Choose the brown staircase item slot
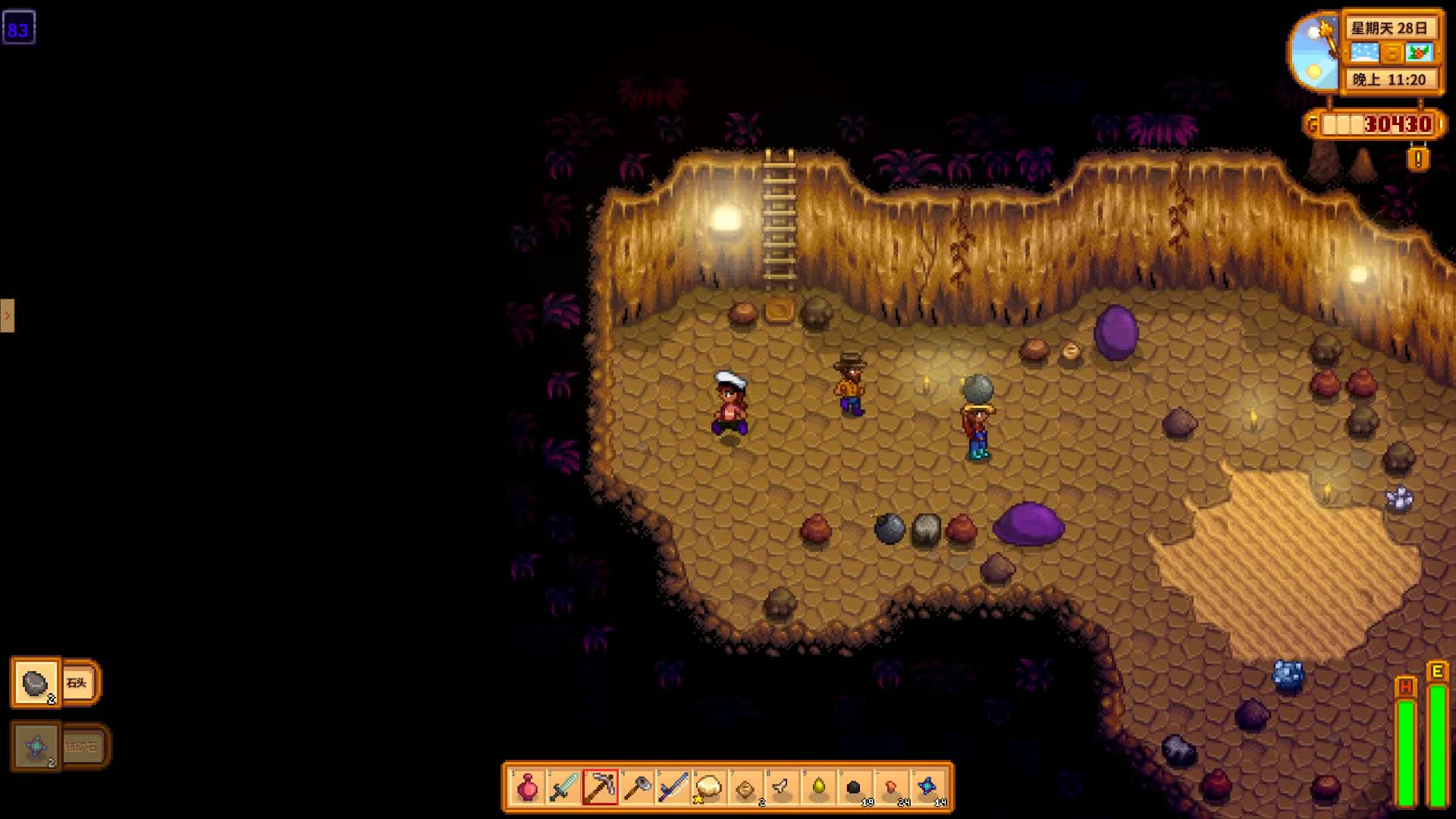This screenshot has width=1456, height=819. [x=745, y=788]
